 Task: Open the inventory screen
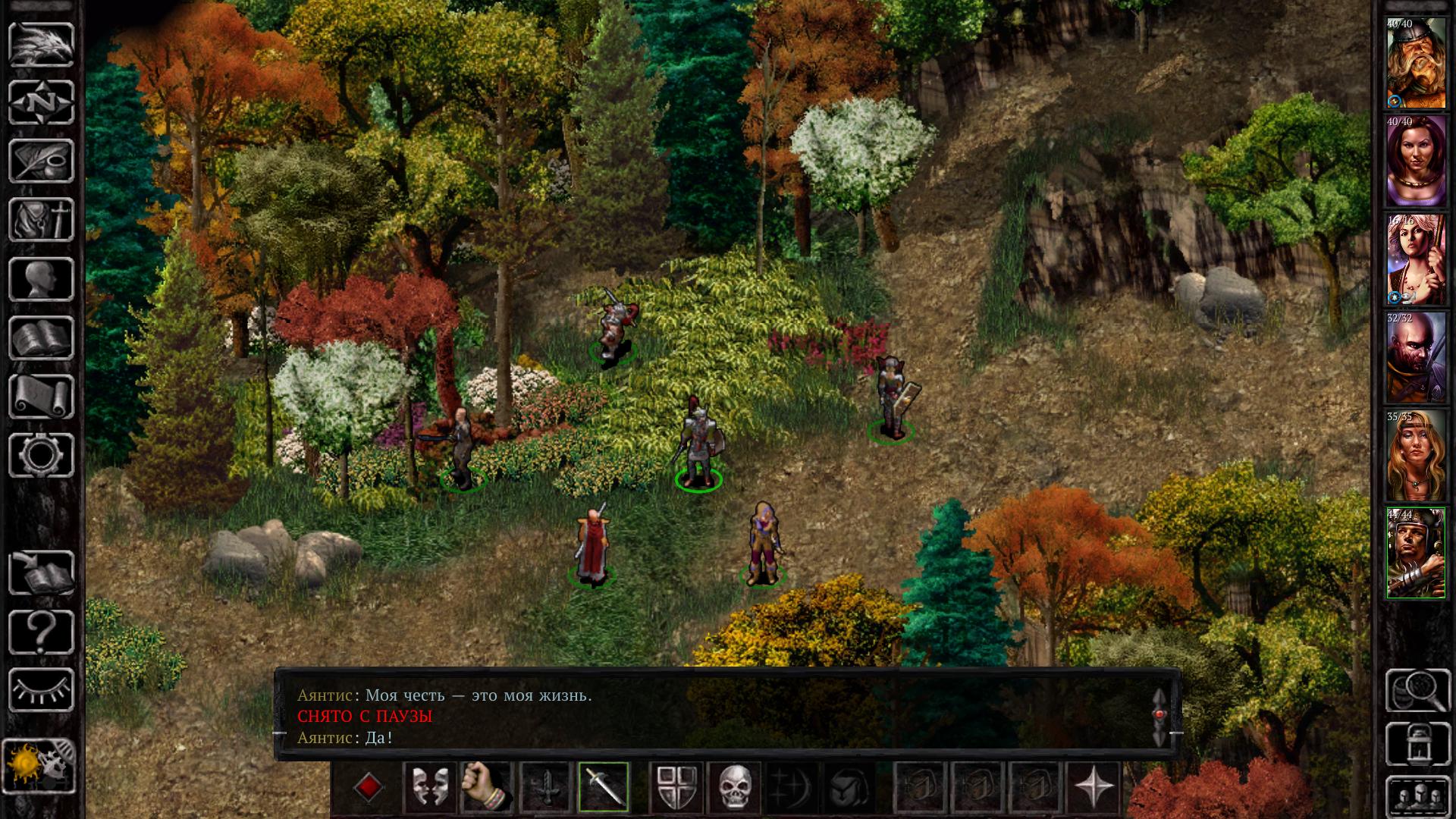coord(41,220)
